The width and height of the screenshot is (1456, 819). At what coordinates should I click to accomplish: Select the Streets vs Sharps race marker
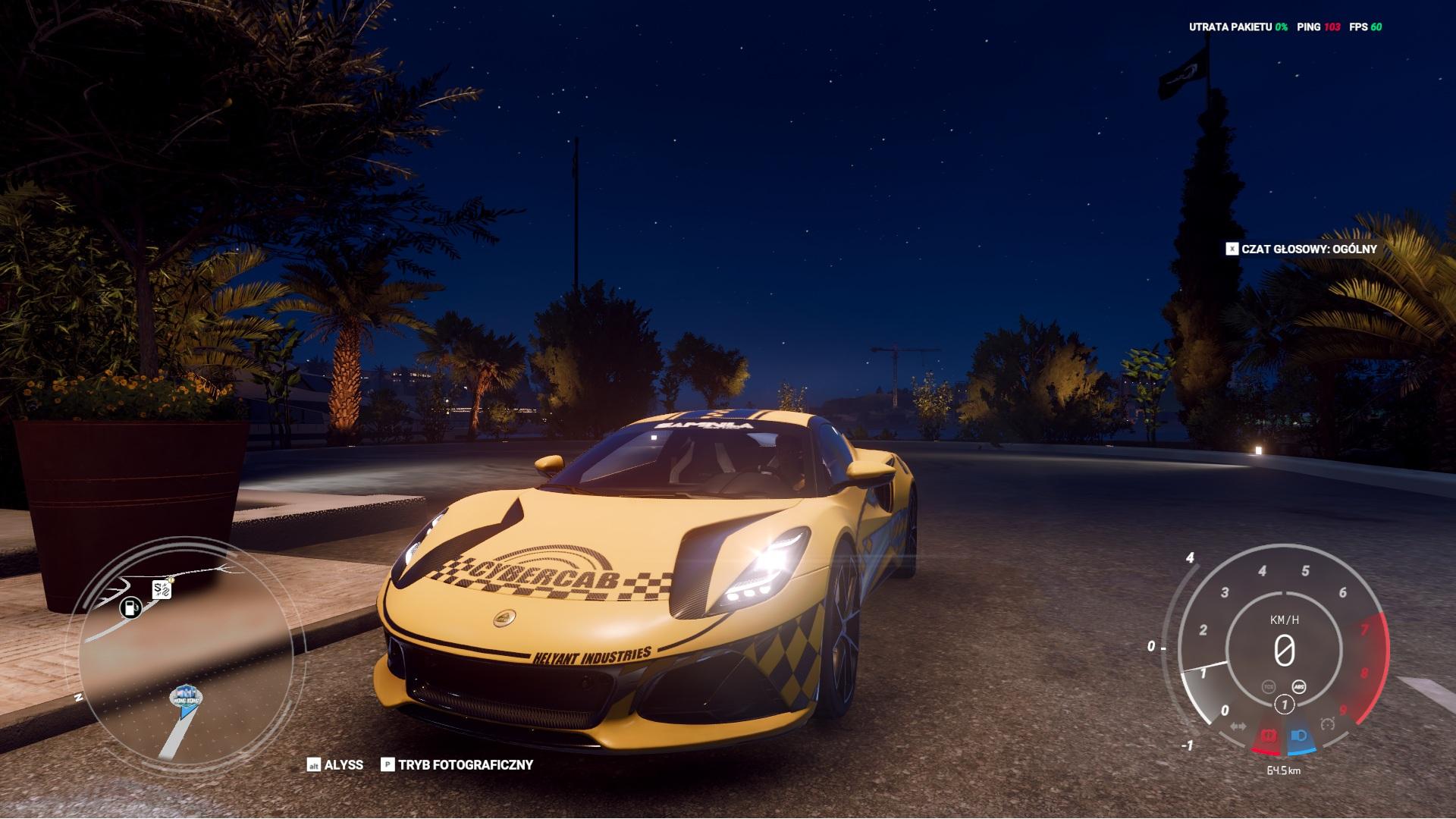click(162, 588)
